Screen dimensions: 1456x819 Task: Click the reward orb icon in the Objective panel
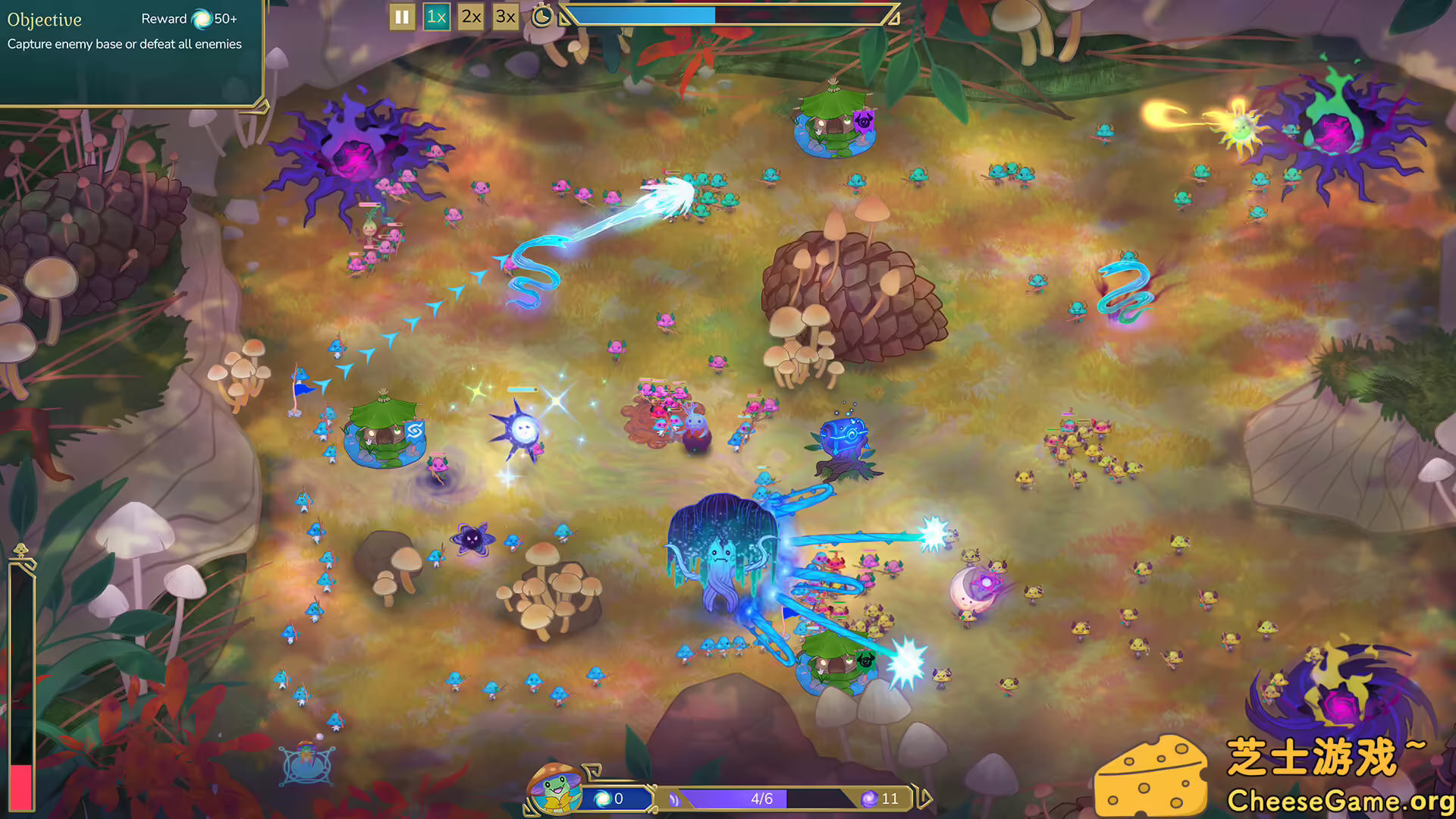pos(201,19)
